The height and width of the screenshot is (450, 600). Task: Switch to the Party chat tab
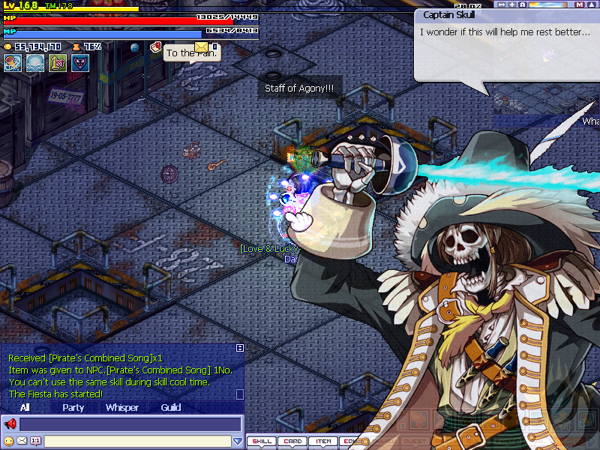coord(73,407)
